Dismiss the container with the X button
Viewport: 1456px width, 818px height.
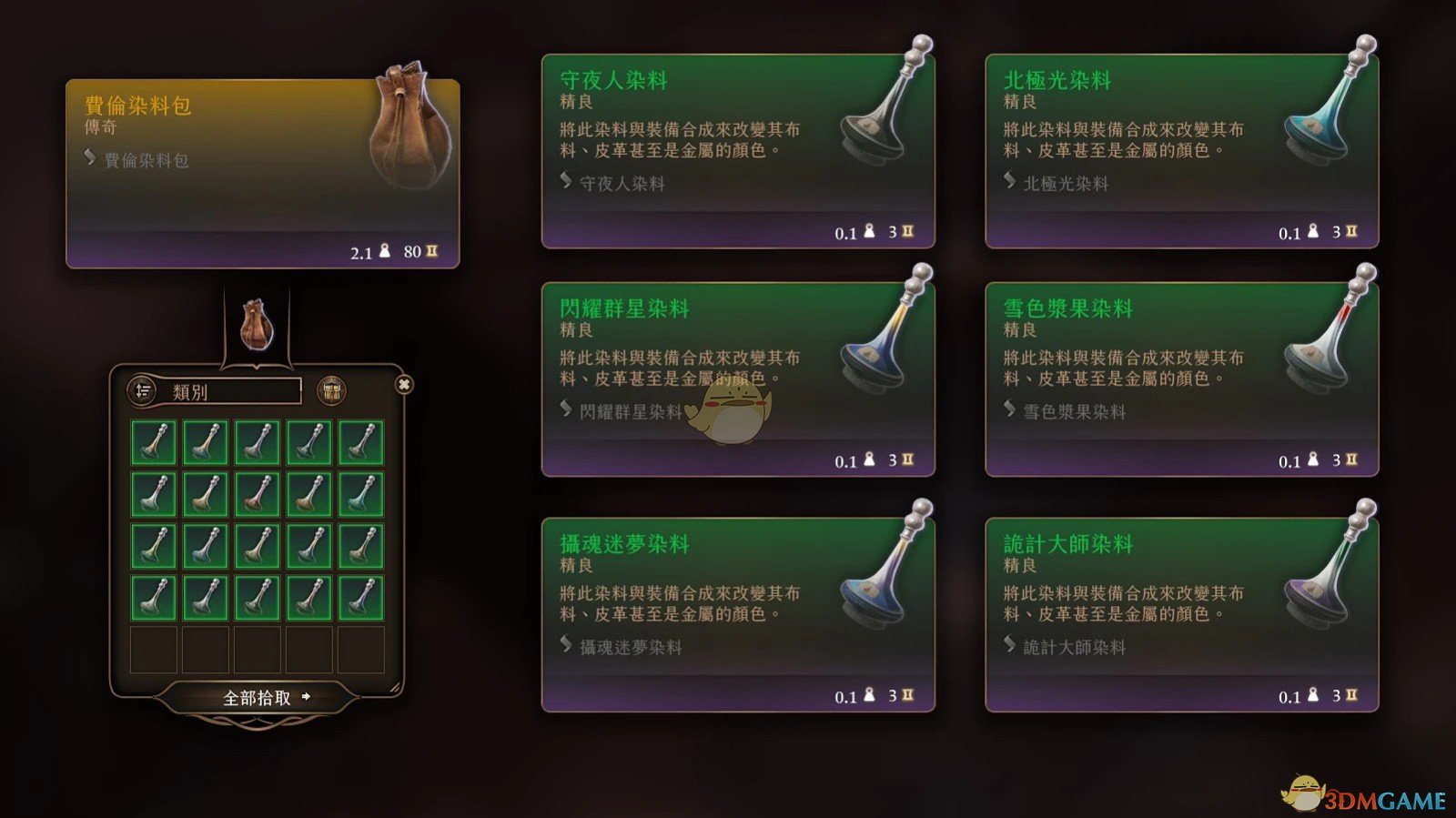pyautogui.click(x=403, y=385)
